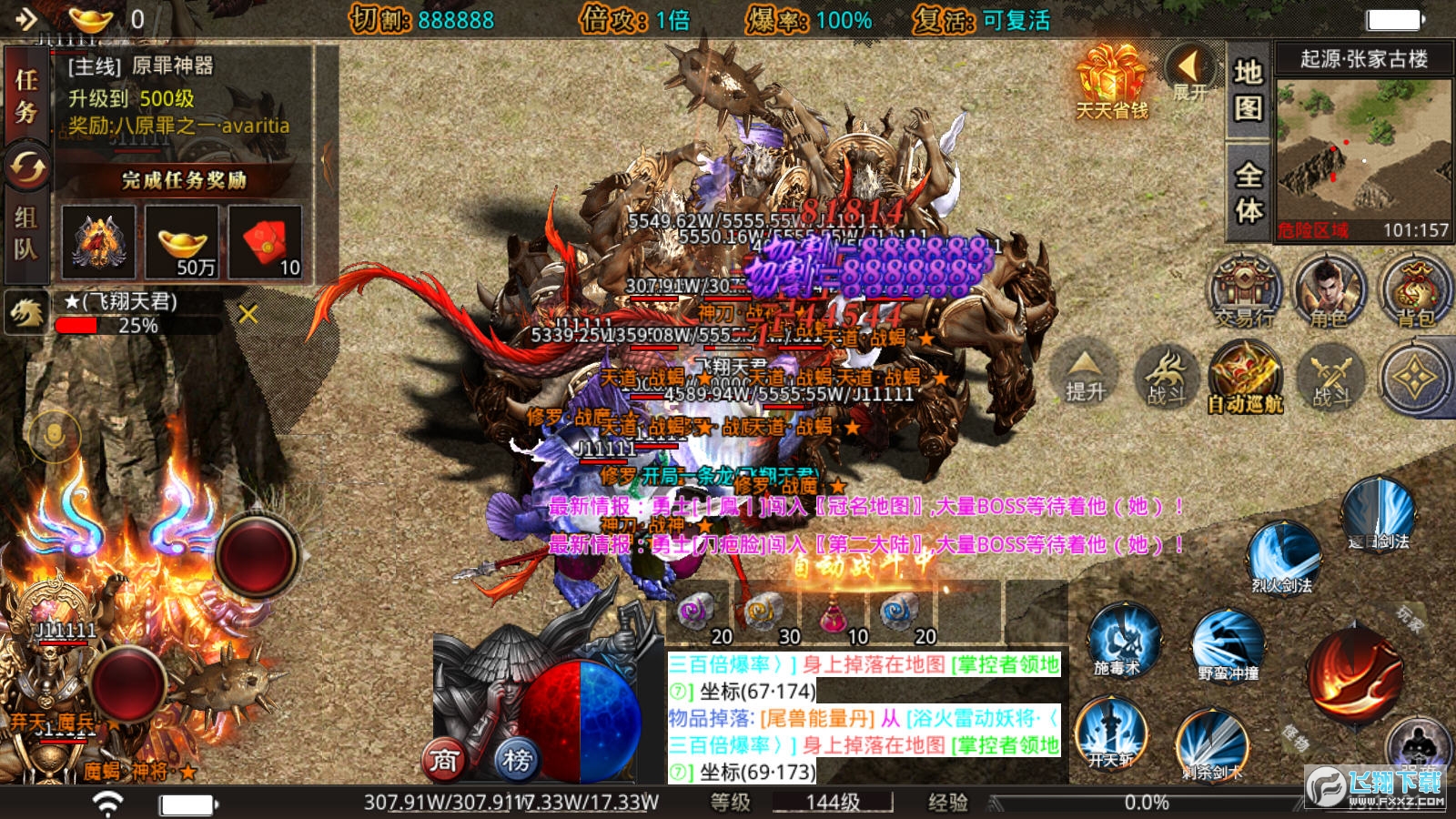
Task: Switch to the 组队 team tab
Action: [26, 233]
